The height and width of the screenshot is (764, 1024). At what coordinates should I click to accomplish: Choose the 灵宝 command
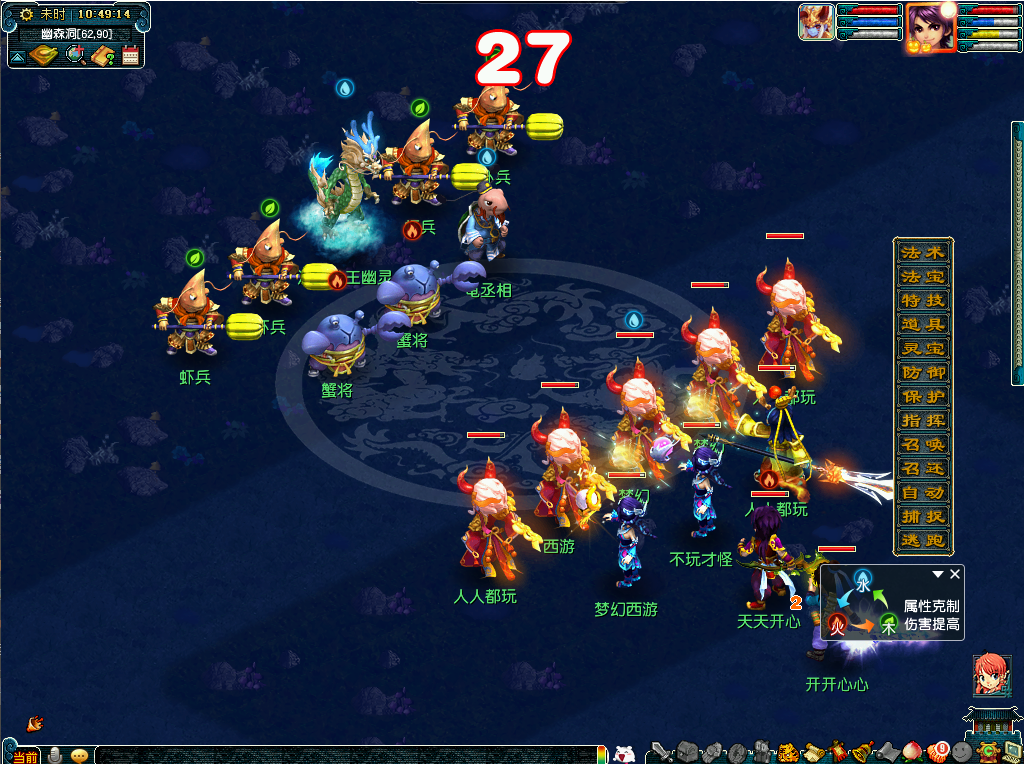pyautogui.click(x=921, y=349)
